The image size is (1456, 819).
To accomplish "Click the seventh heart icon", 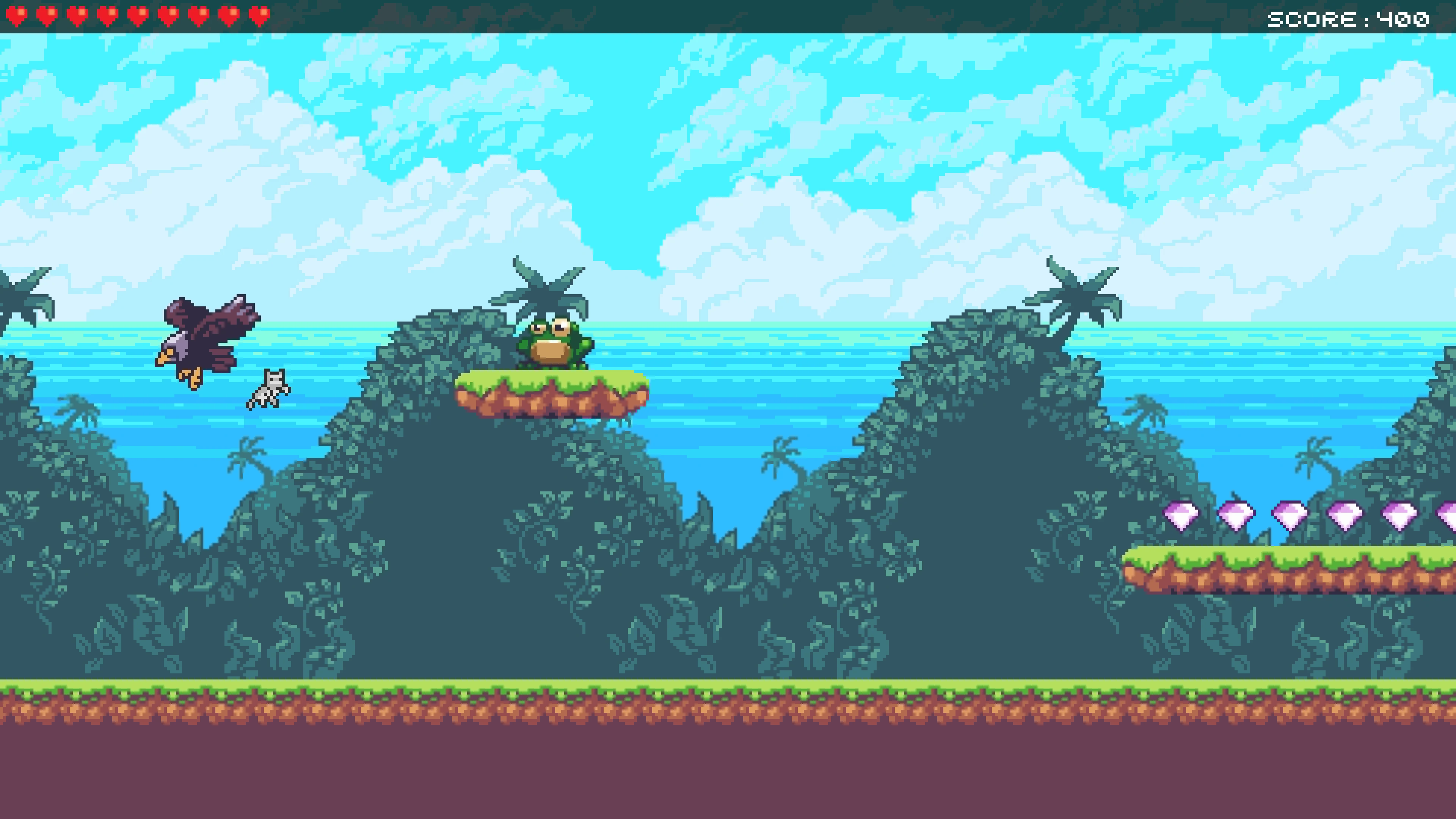I will (x=198, y=16).
